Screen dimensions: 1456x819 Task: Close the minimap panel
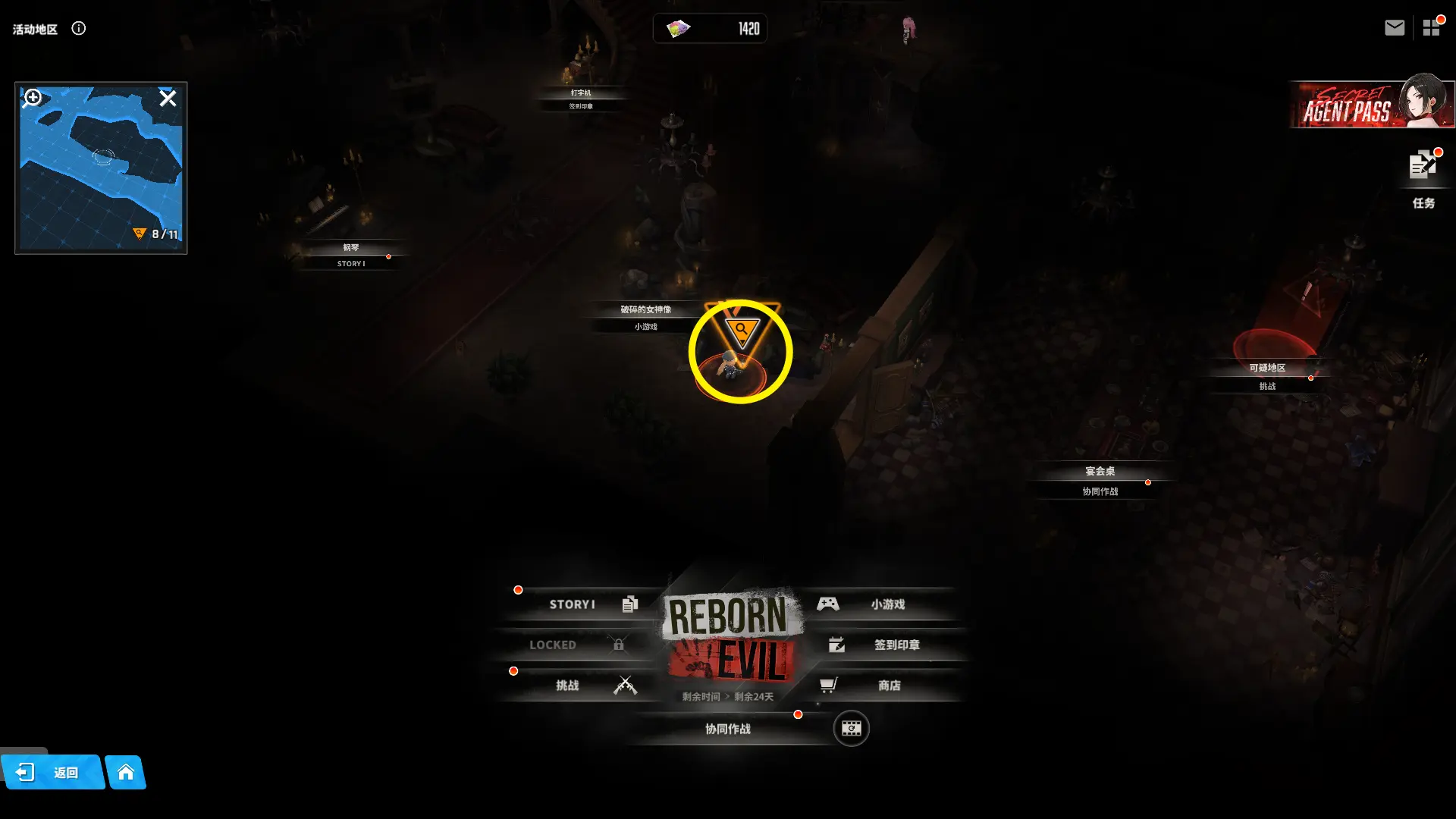[x=168, y=99]
